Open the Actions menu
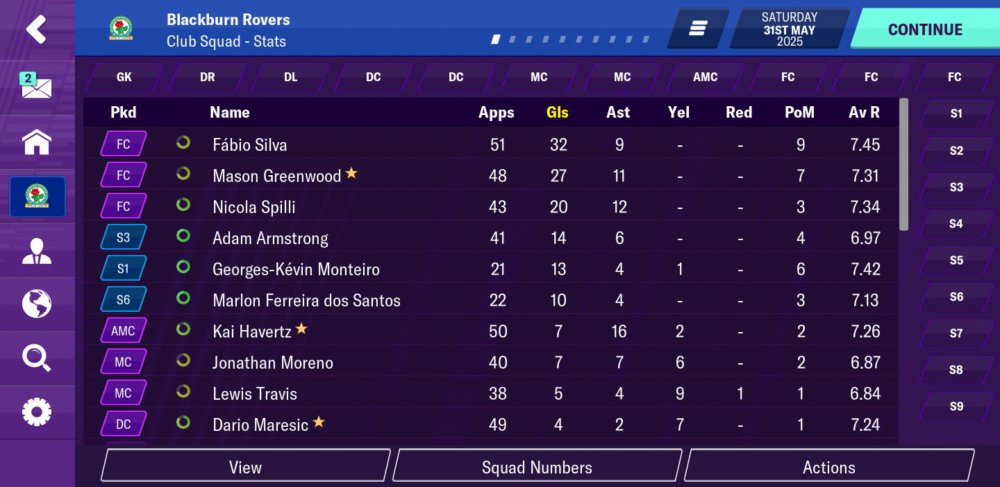The image size is (1000, 487). (829, 467)
